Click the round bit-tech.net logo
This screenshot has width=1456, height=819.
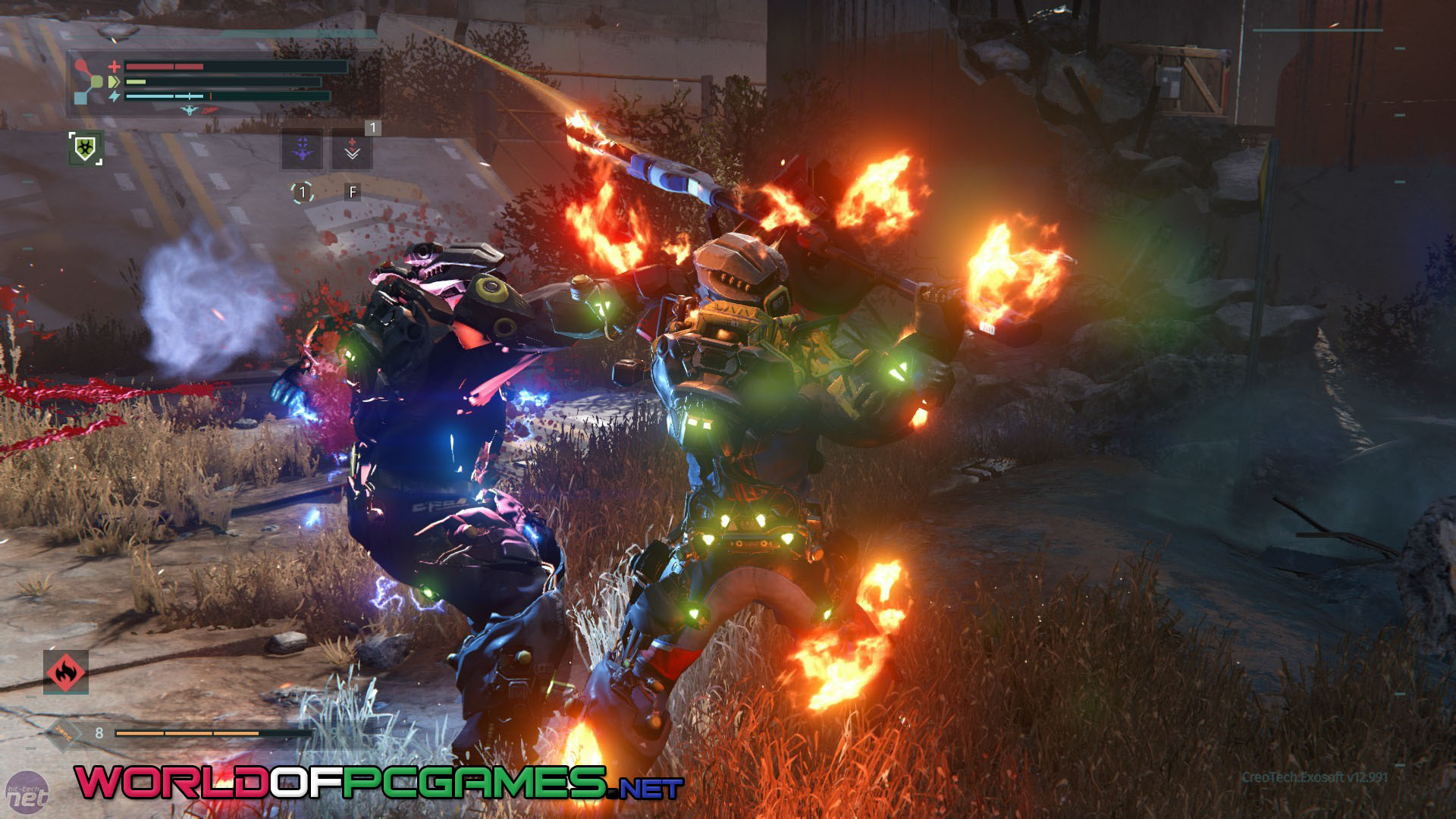point(27,794)
